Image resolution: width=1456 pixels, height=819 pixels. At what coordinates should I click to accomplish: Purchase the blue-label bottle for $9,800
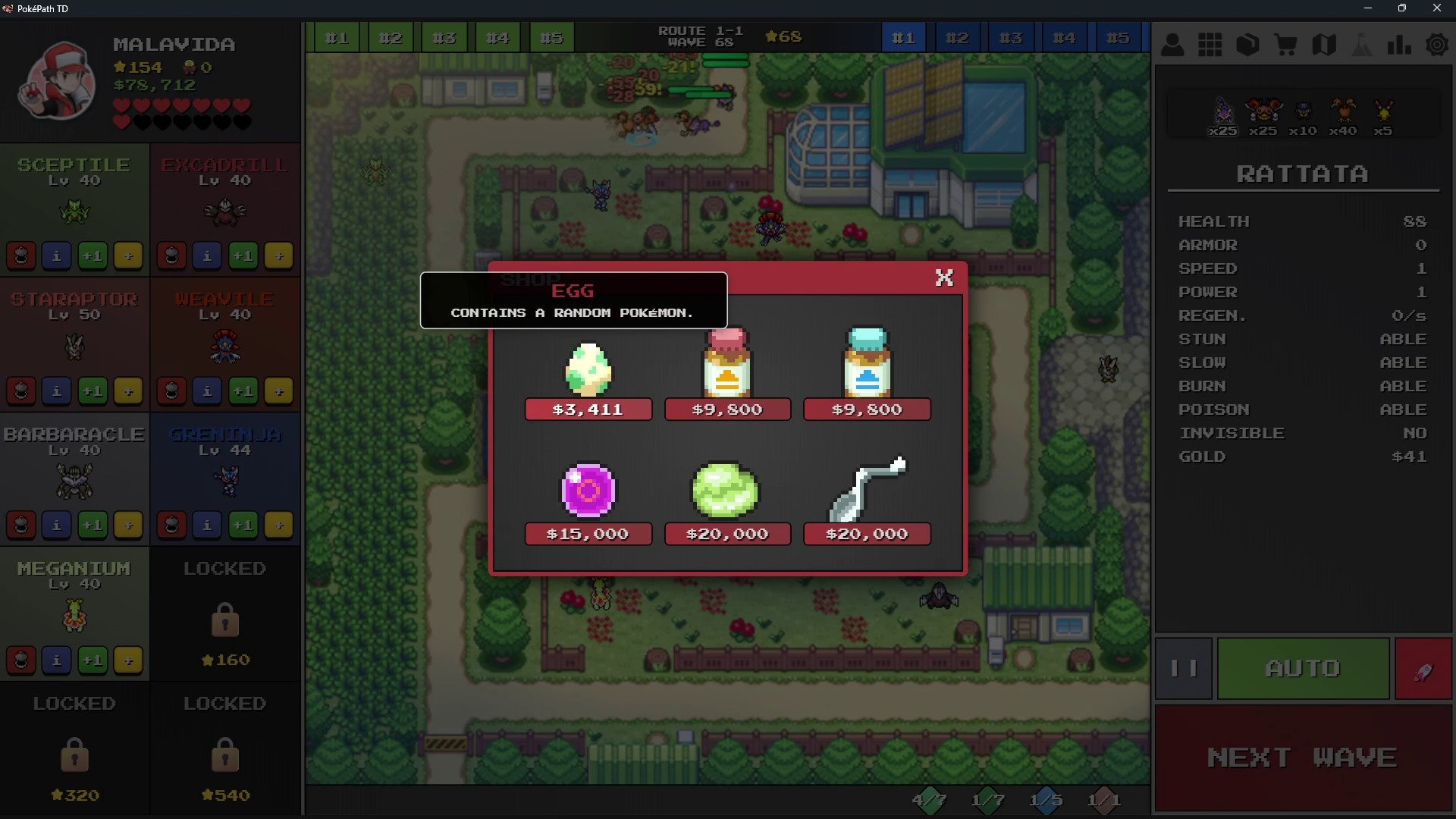coord(867,409)
